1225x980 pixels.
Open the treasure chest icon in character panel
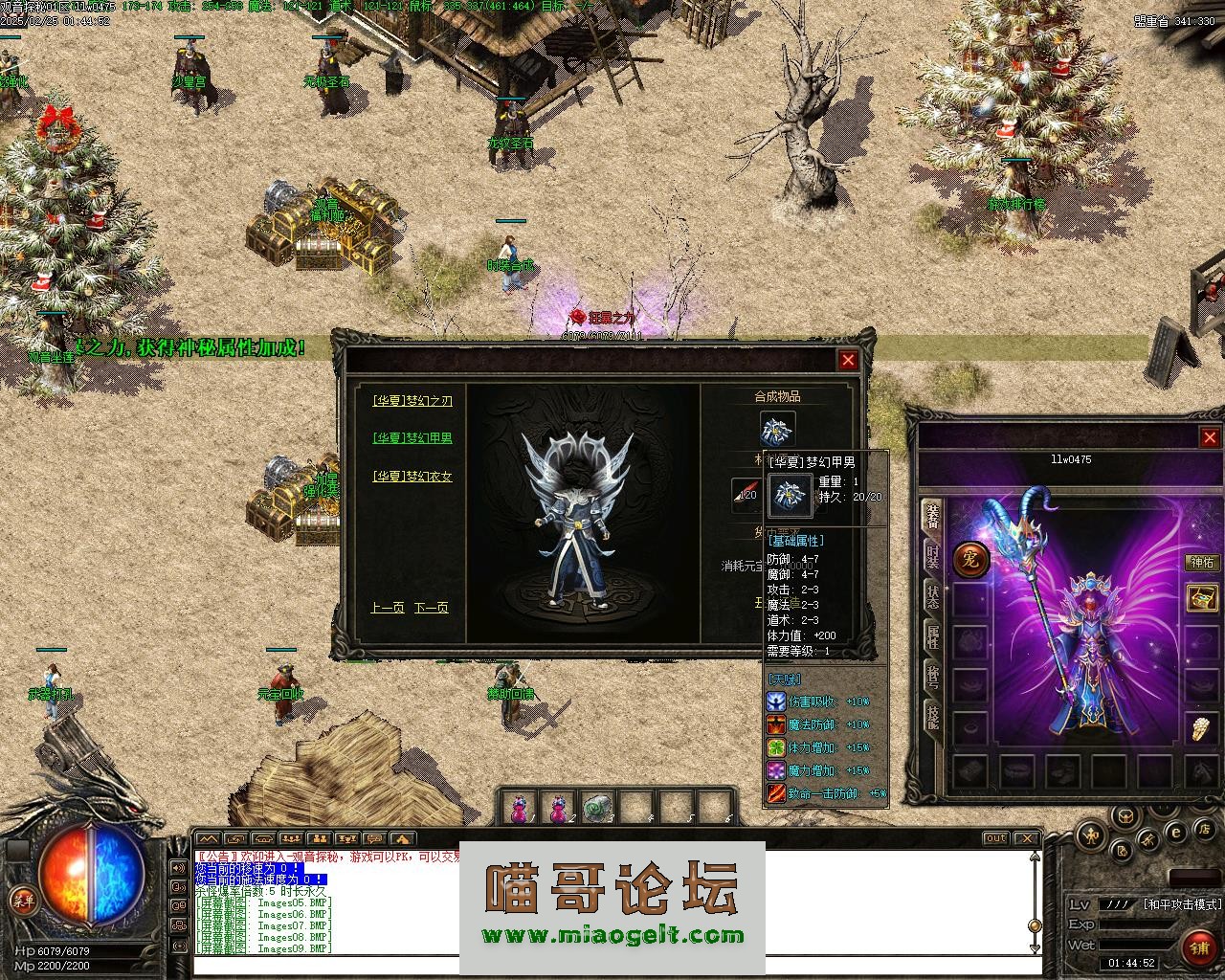[x=1201, y=598]
